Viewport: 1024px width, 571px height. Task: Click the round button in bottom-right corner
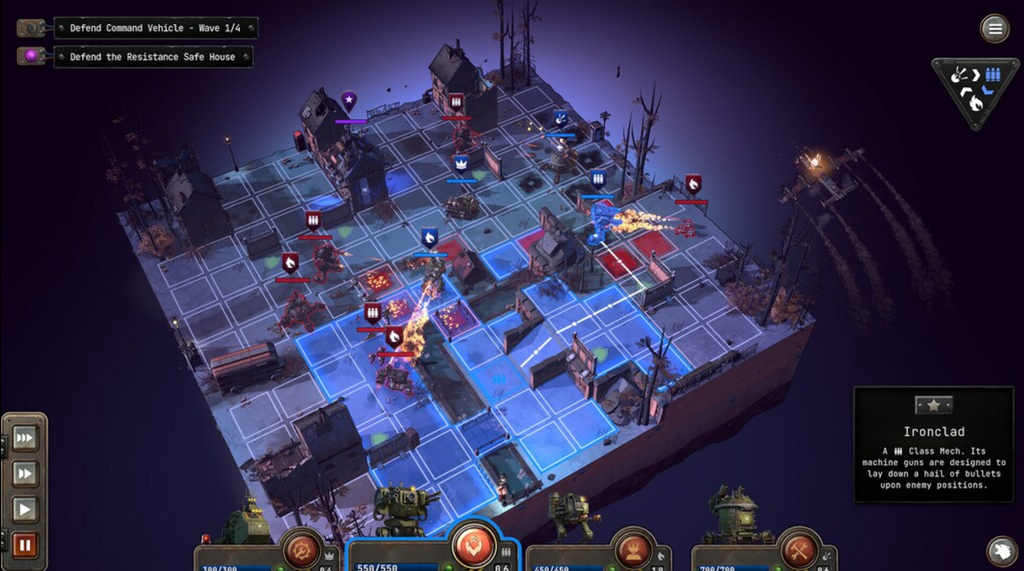click(1001, 551)
